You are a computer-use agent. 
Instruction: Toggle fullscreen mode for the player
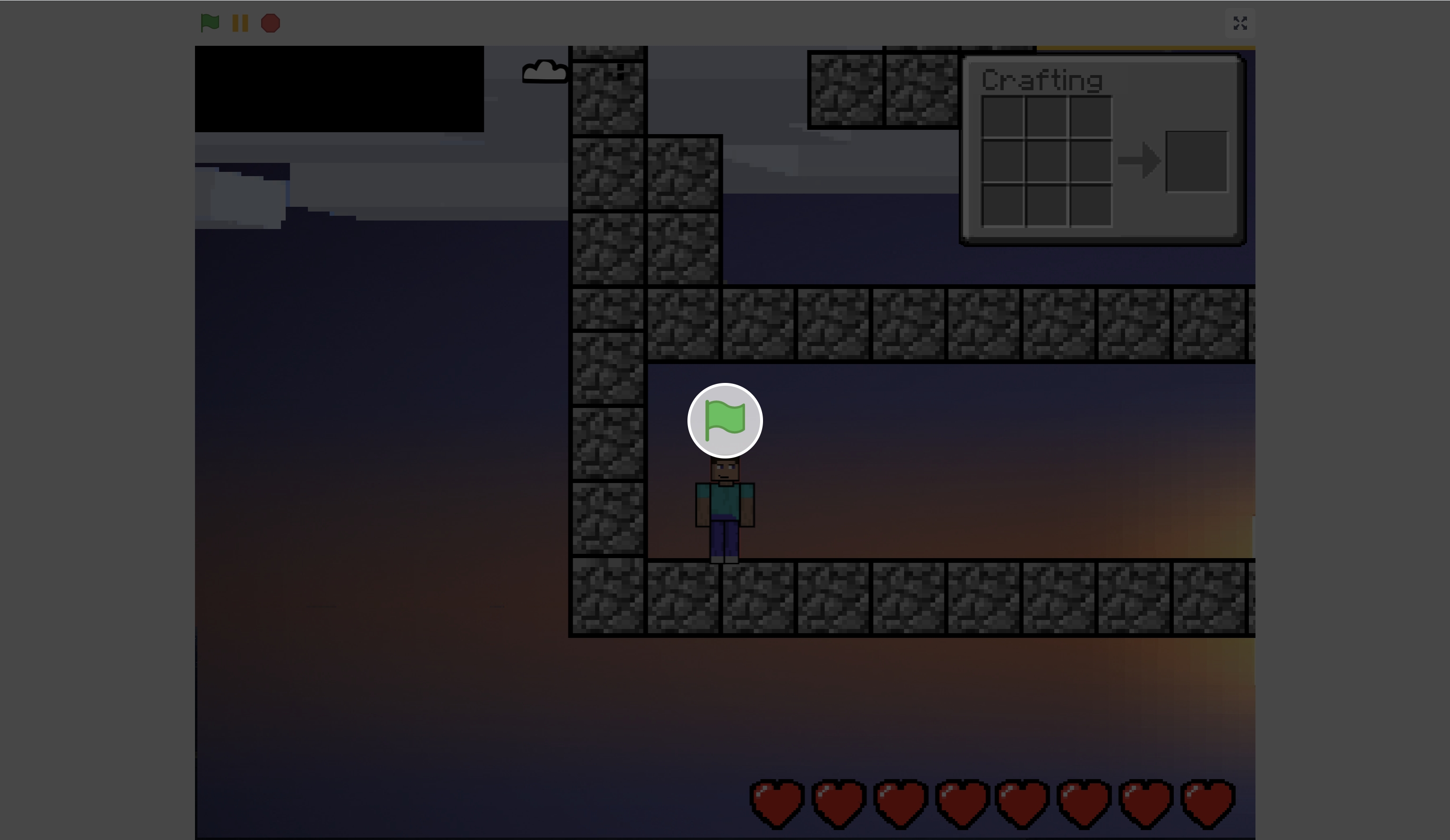[x=1240, y=23]
